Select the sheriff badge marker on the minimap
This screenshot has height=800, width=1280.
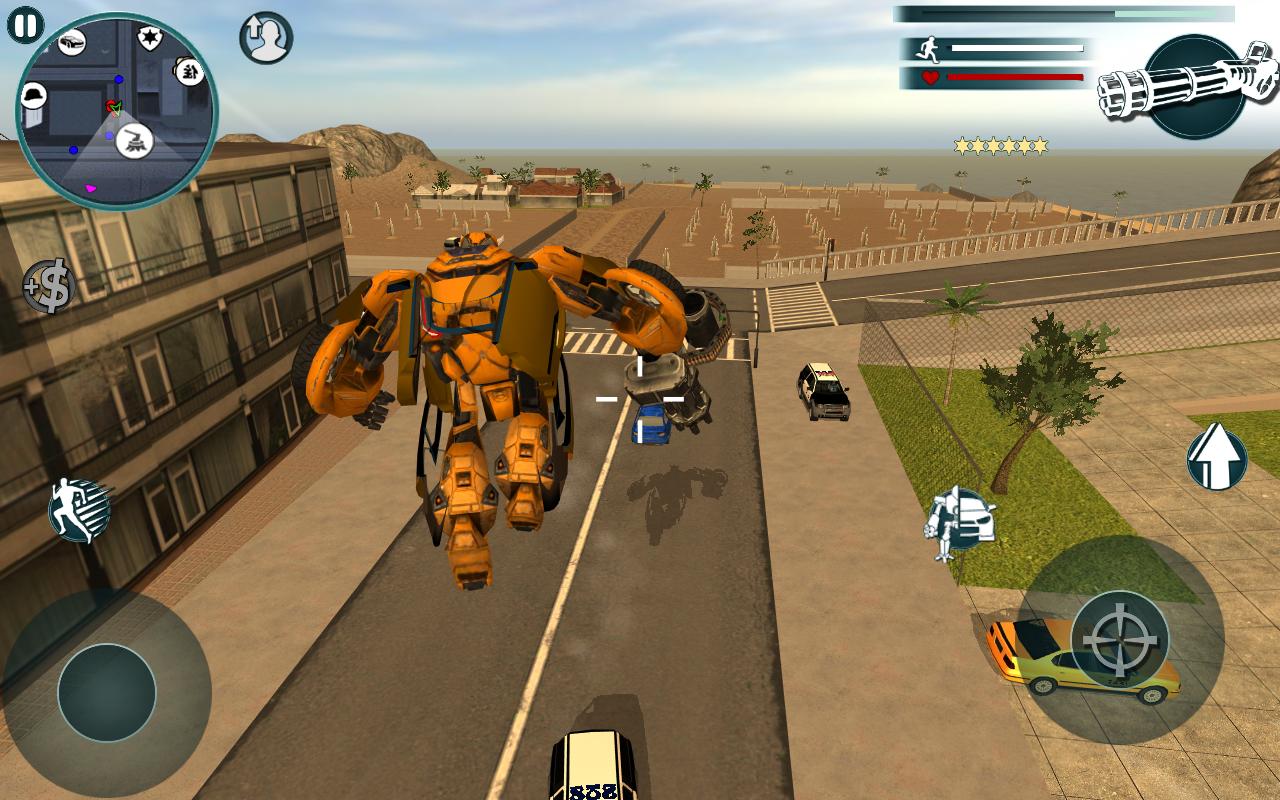coord(149,34)
